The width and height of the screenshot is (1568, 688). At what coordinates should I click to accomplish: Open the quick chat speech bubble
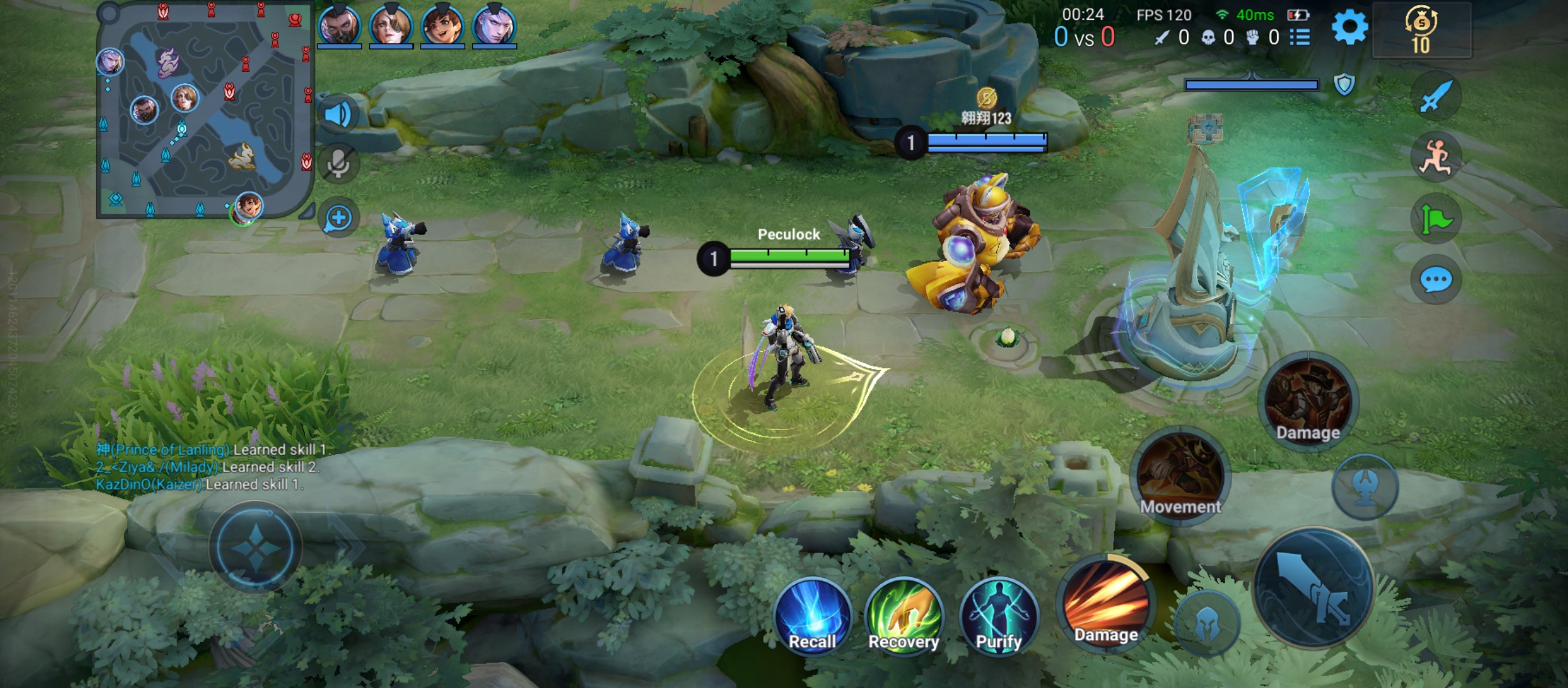click(x=1435, y=280)
